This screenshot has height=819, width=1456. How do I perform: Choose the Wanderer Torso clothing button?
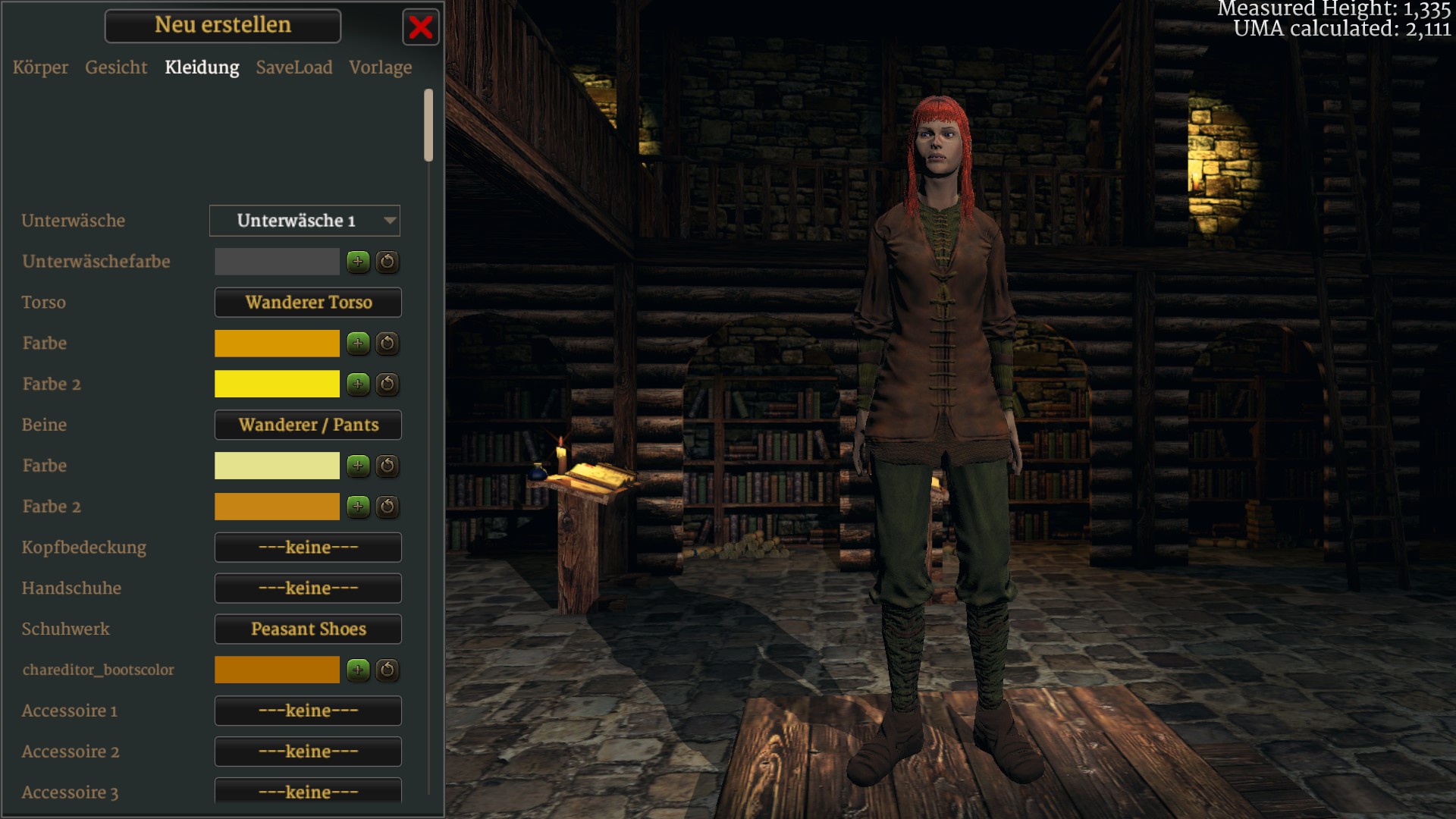(308, 303)
